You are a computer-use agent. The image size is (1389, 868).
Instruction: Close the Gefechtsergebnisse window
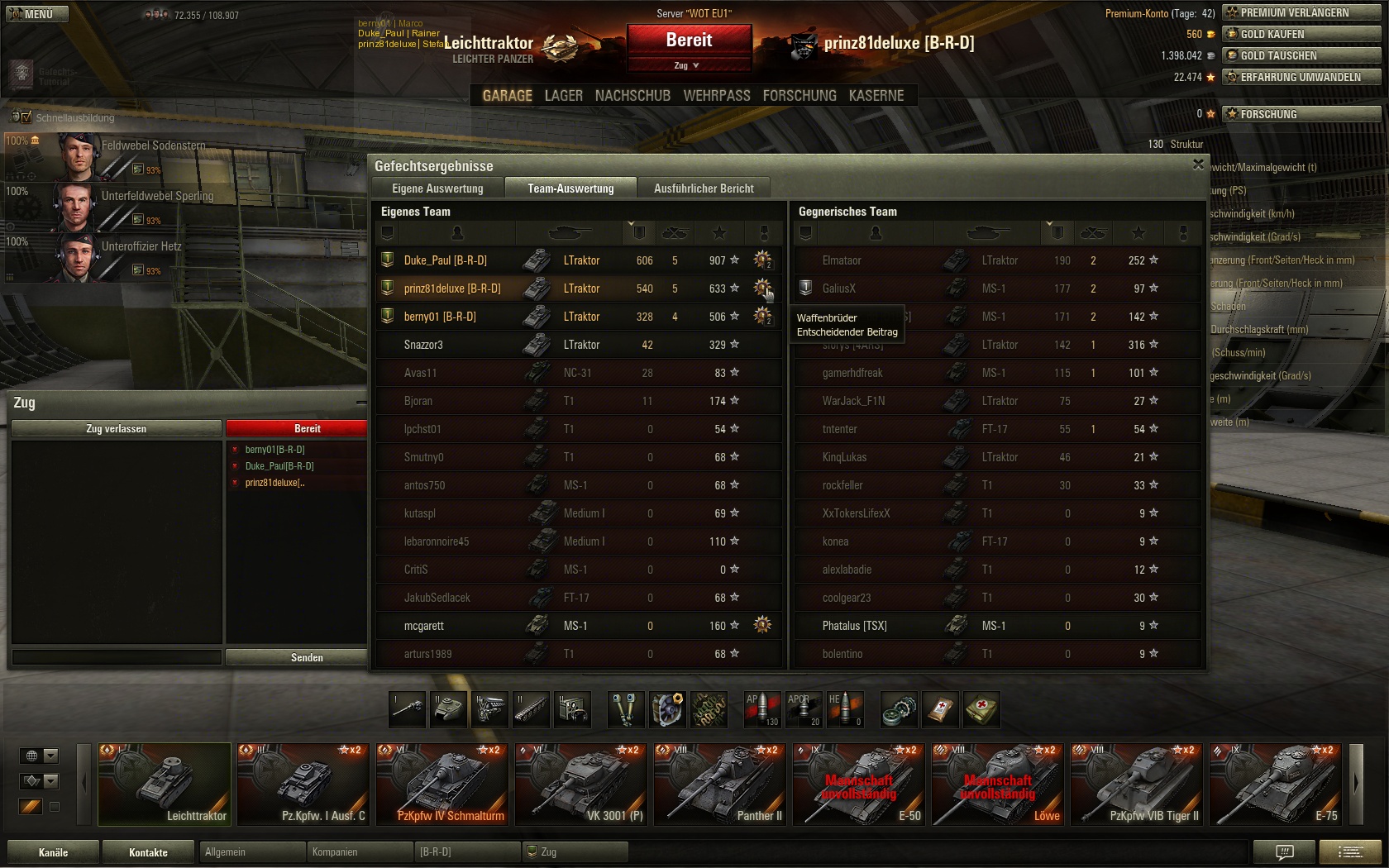coord(1198,165)
